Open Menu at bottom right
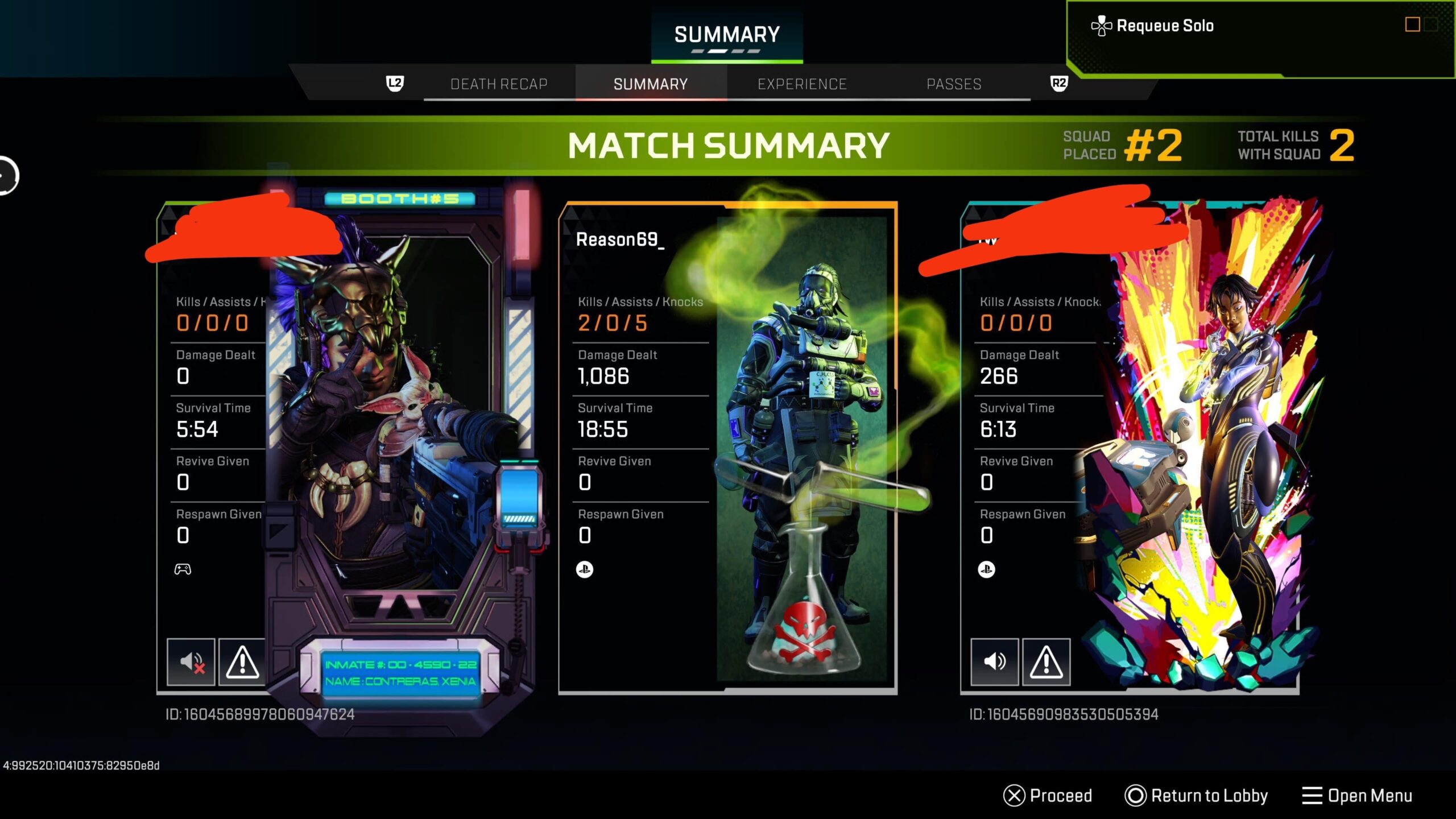Viewport: 1456px width, 819px height. (x=1357, y=795)
